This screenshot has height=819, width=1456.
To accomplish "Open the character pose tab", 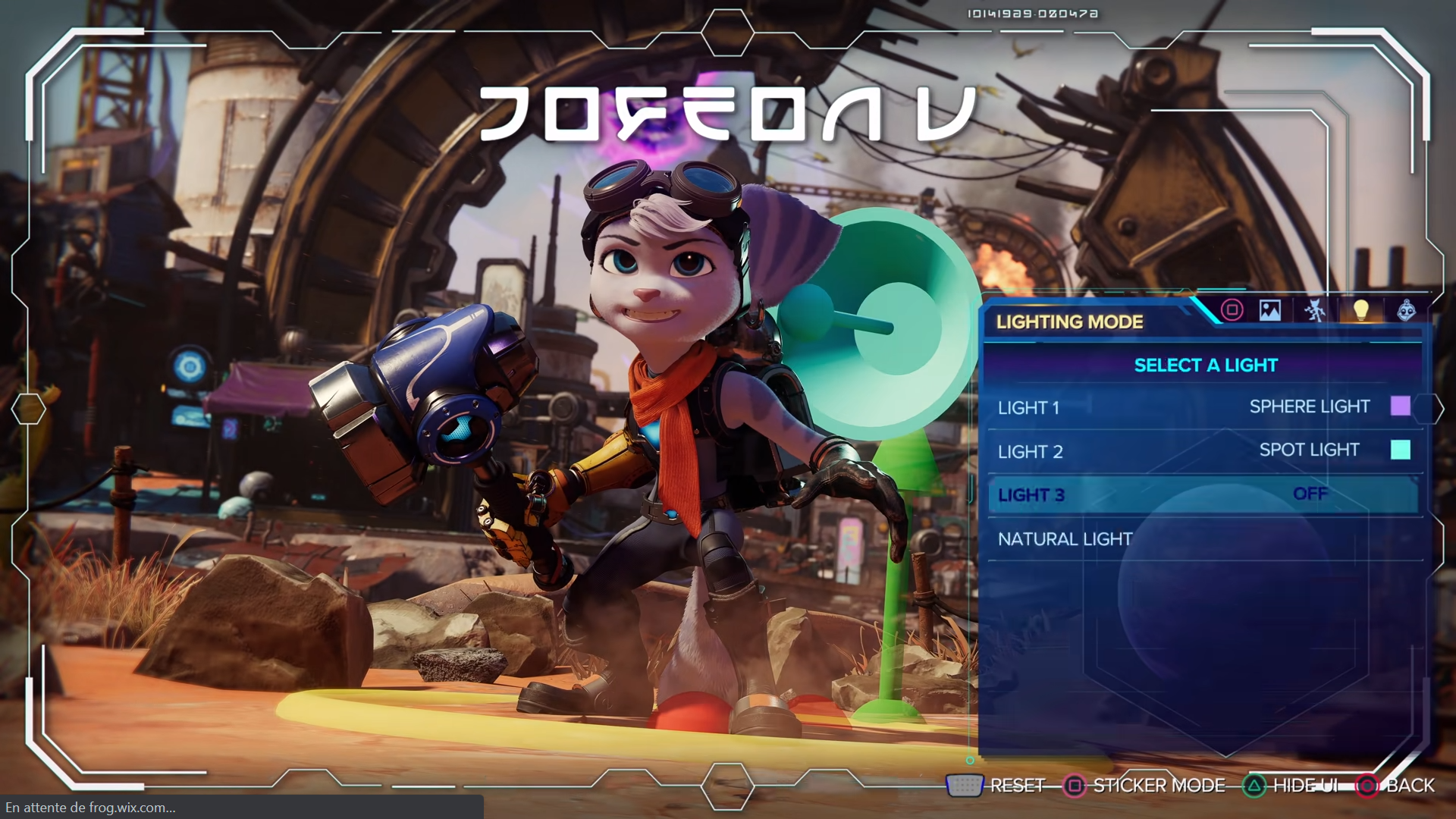I will [x=1315, y=310].
